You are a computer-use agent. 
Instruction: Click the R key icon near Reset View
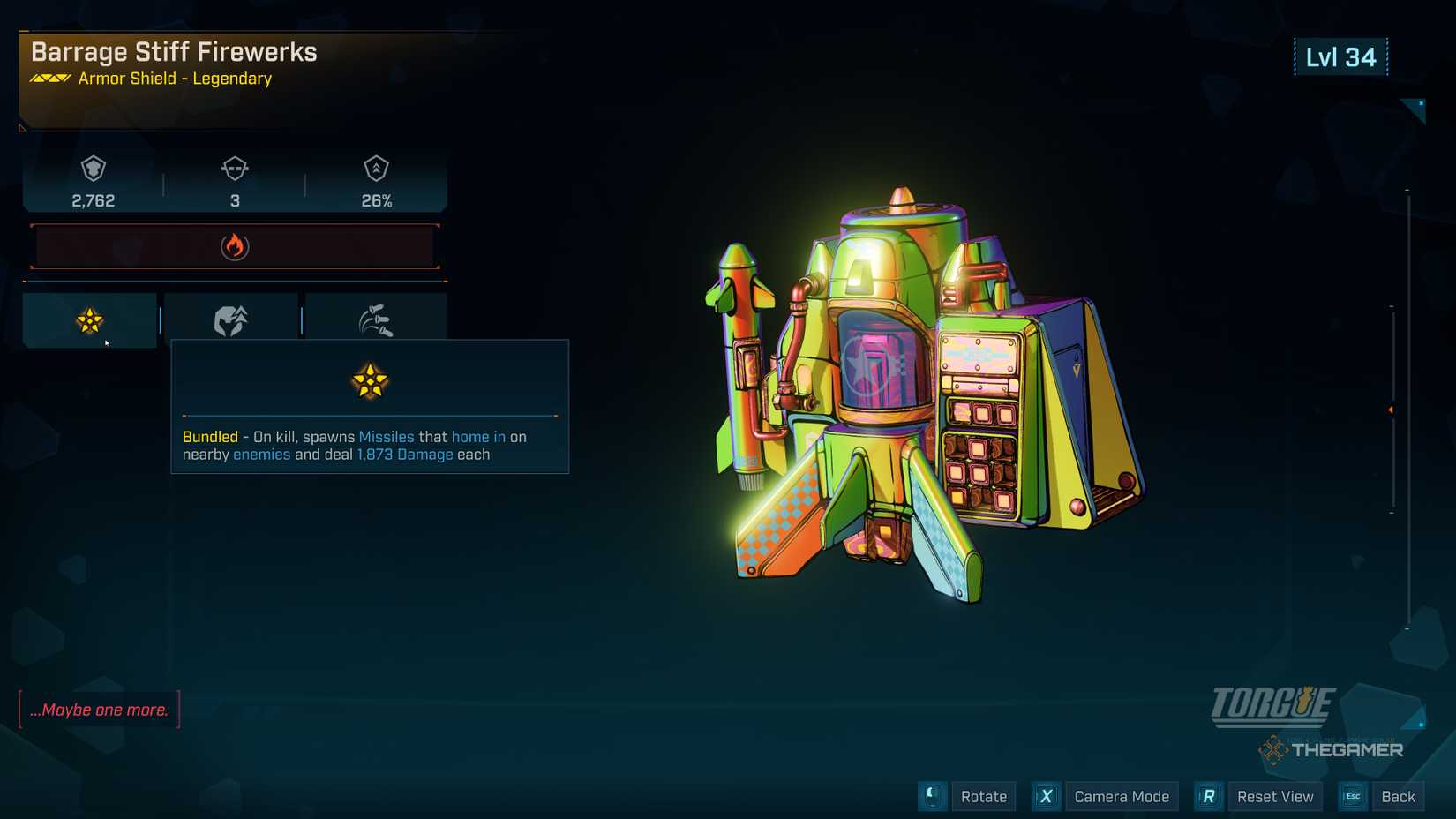click(1208, 796)
